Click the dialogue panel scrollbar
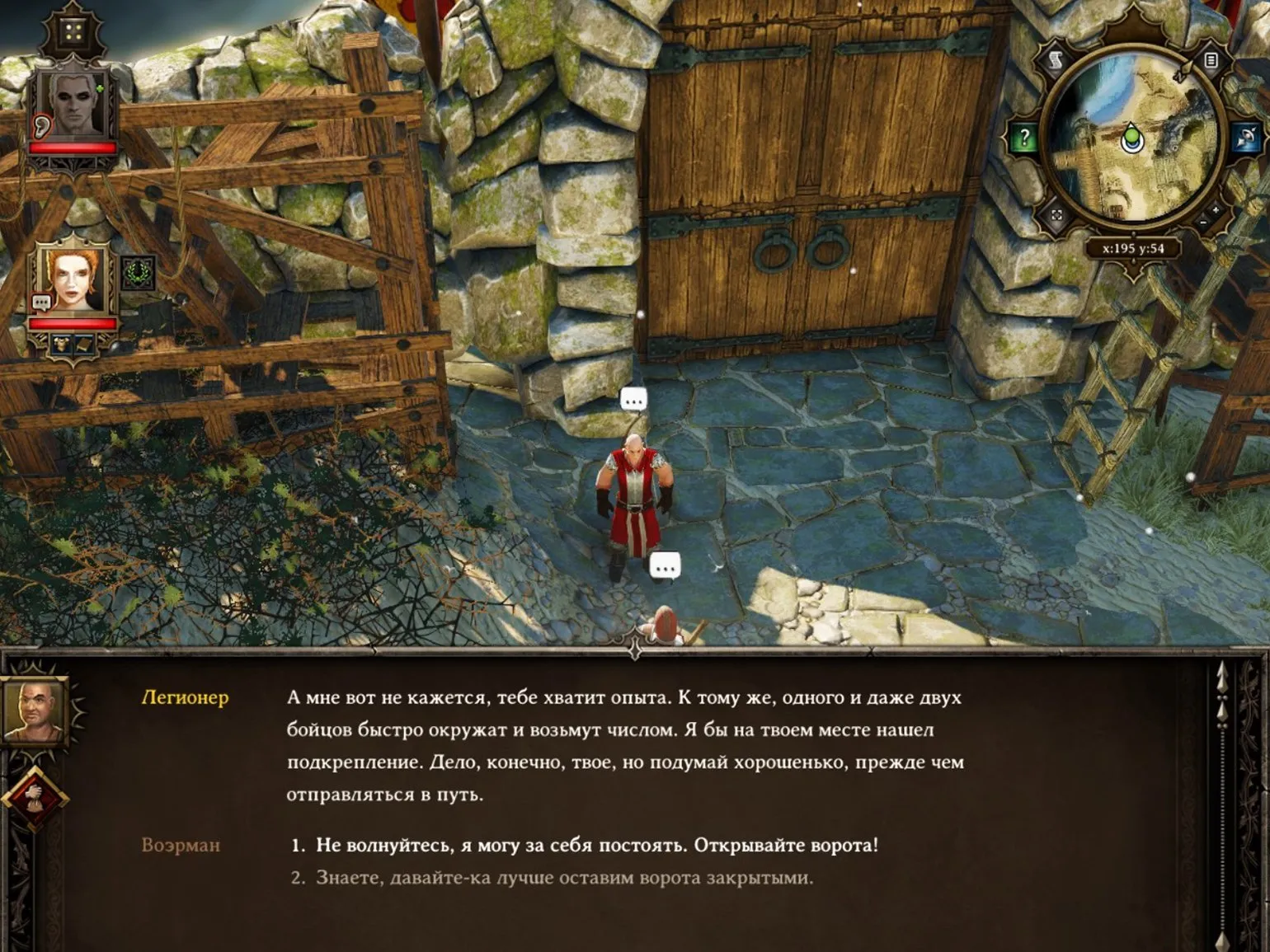 pyautogui.click(x=1223, y=800)
